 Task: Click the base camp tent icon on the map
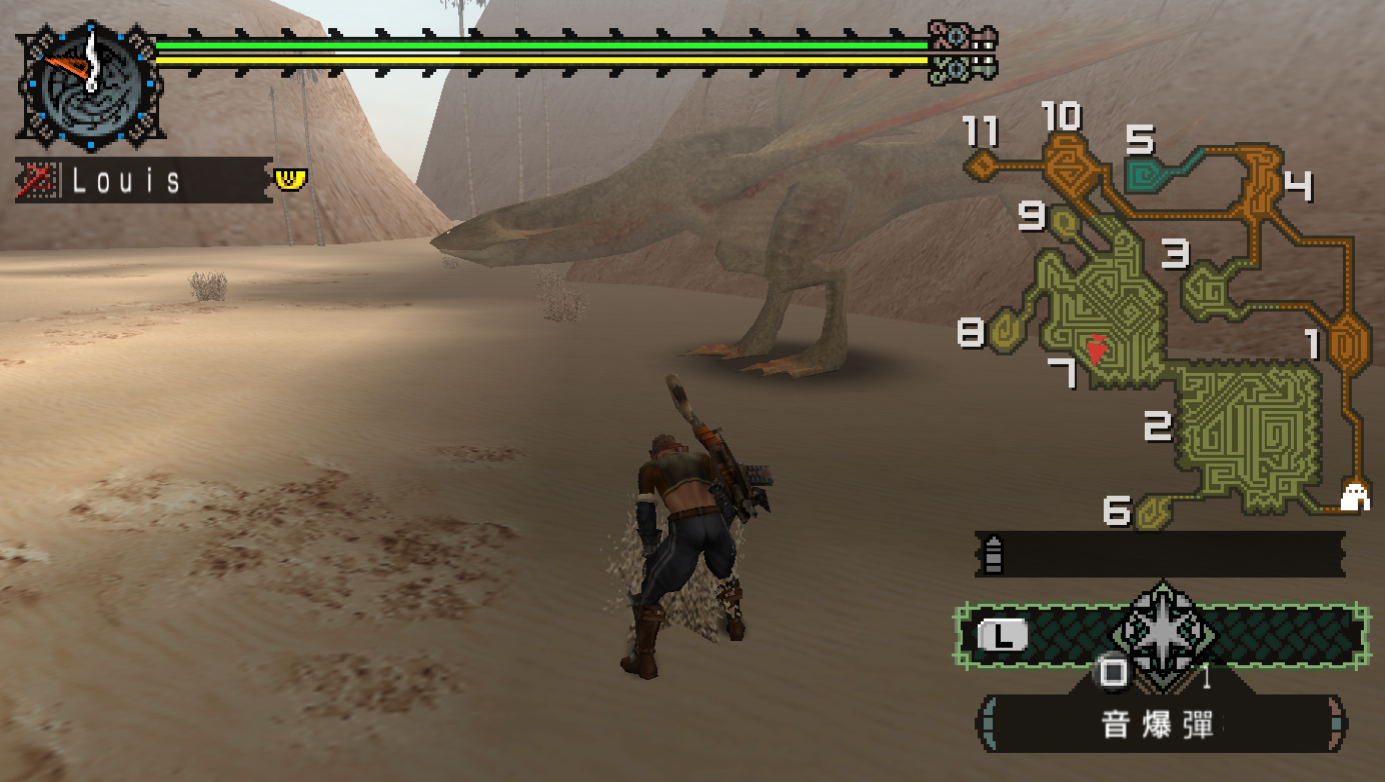click(1355, 496)
